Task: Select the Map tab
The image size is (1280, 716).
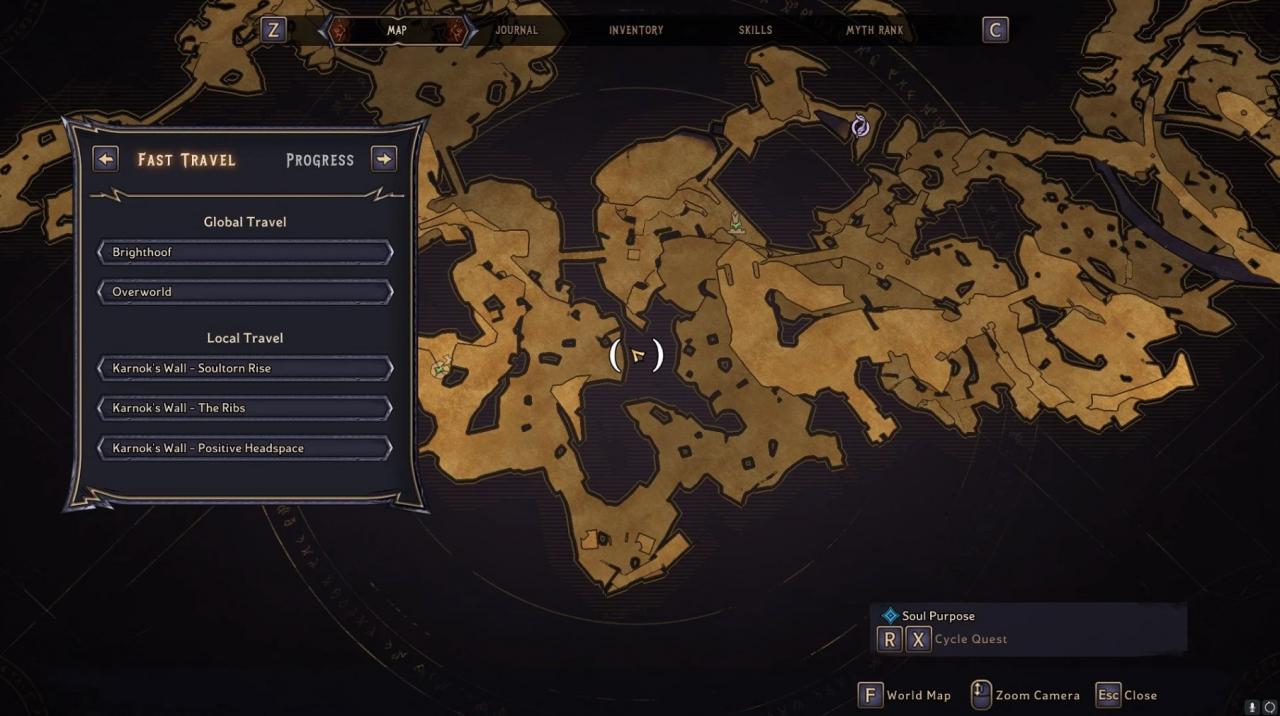Action: pyautogui.click(x=397, y=30)
